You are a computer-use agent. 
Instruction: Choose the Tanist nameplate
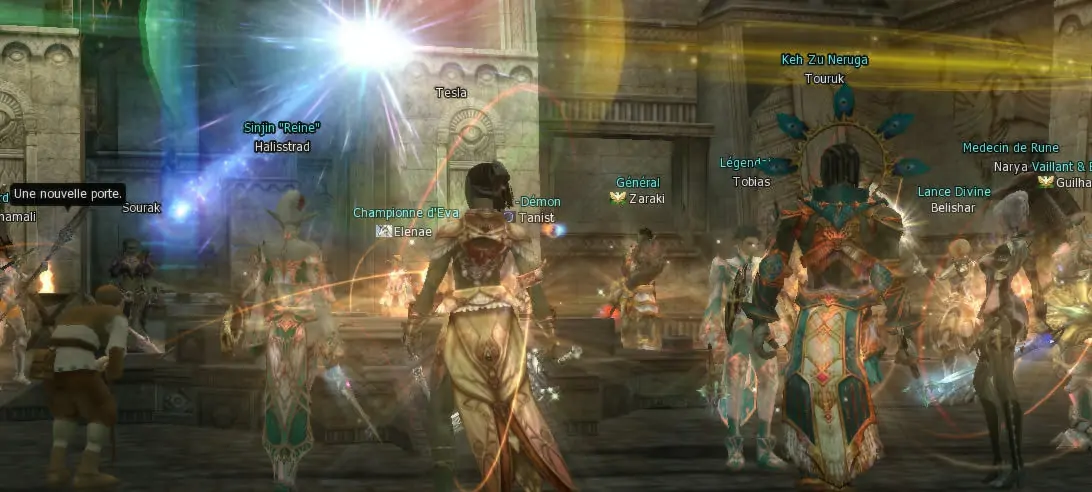535,218
